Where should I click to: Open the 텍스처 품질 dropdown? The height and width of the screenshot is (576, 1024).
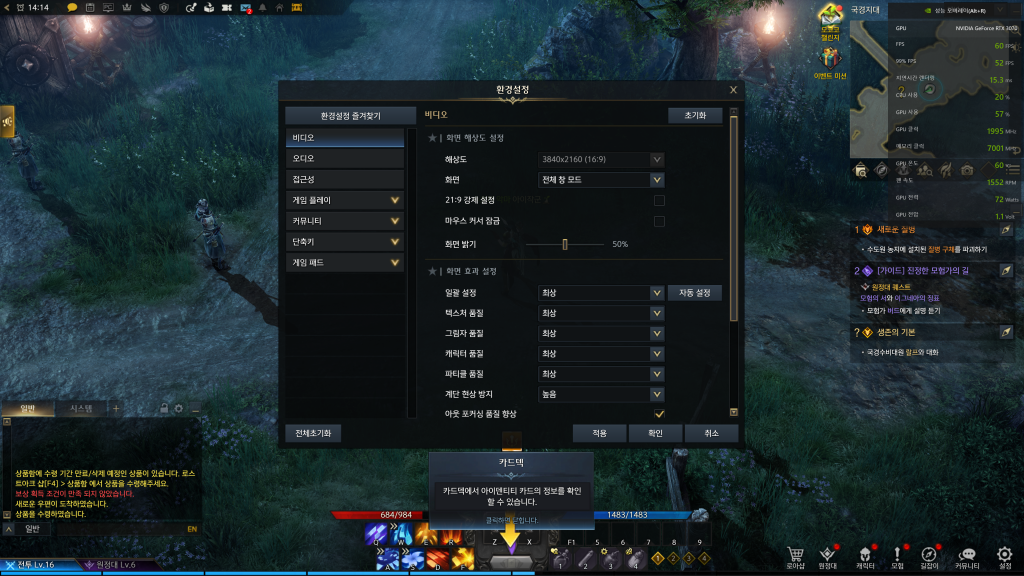(x=601, y=313)
